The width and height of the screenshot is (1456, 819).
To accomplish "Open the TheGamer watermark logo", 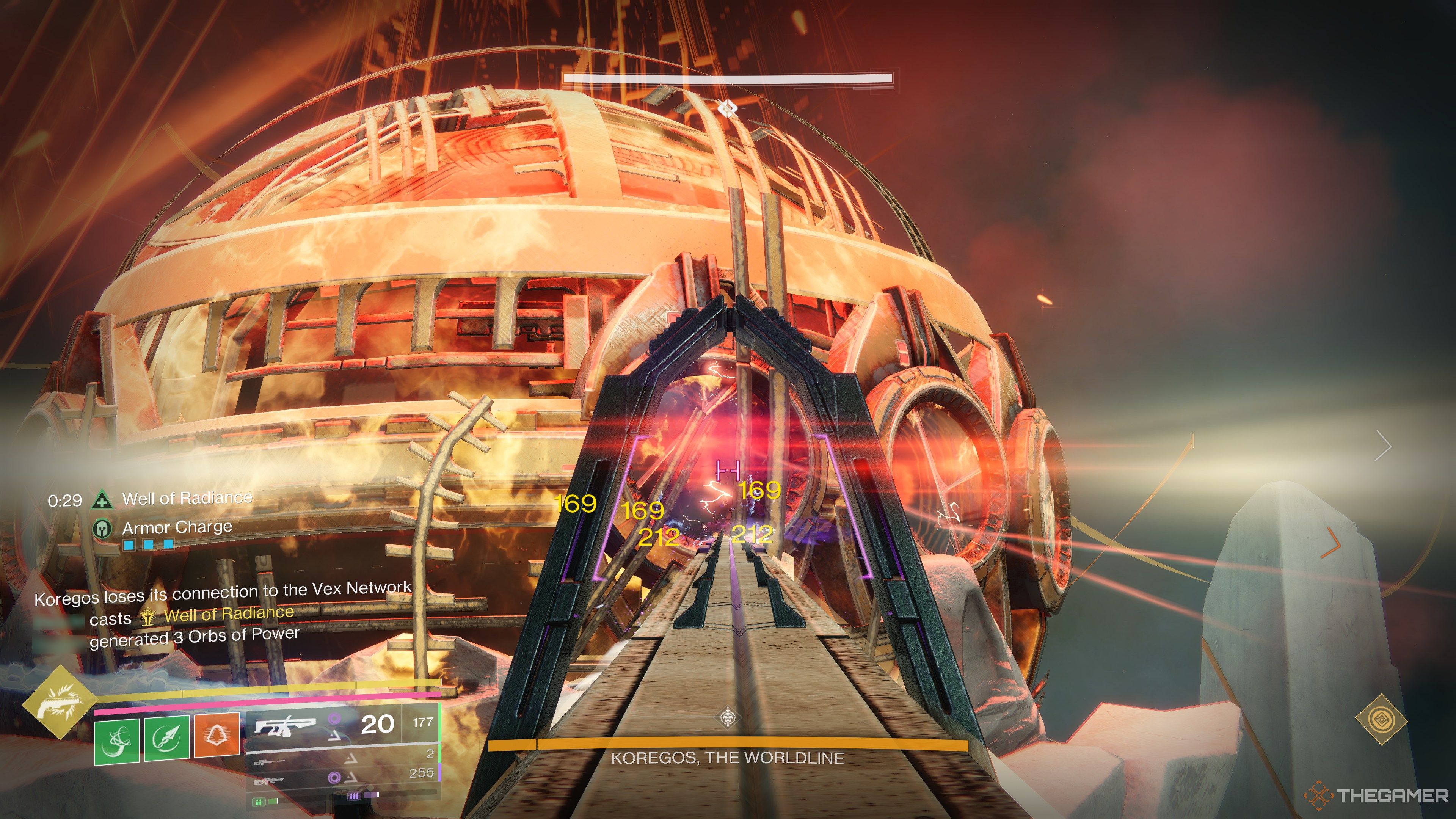I will (1377, 795).
